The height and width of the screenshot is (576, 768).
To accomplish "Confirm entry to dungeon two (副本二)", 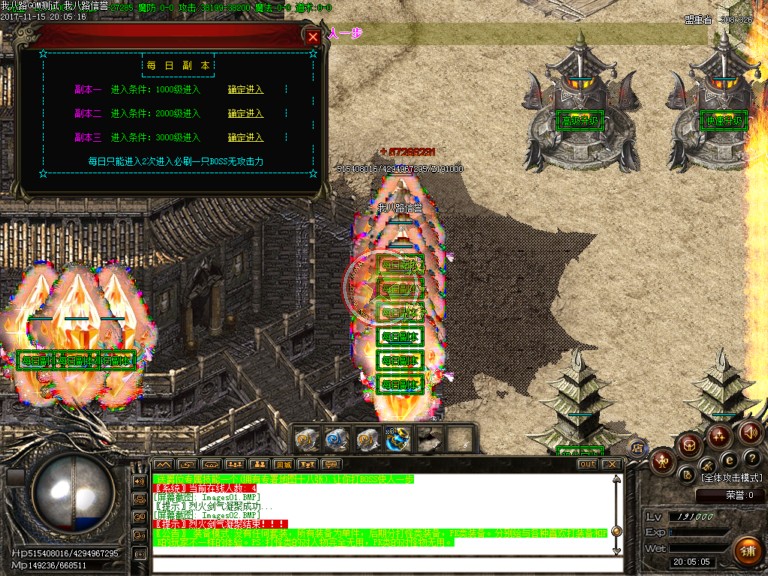I will coord(245,113).
